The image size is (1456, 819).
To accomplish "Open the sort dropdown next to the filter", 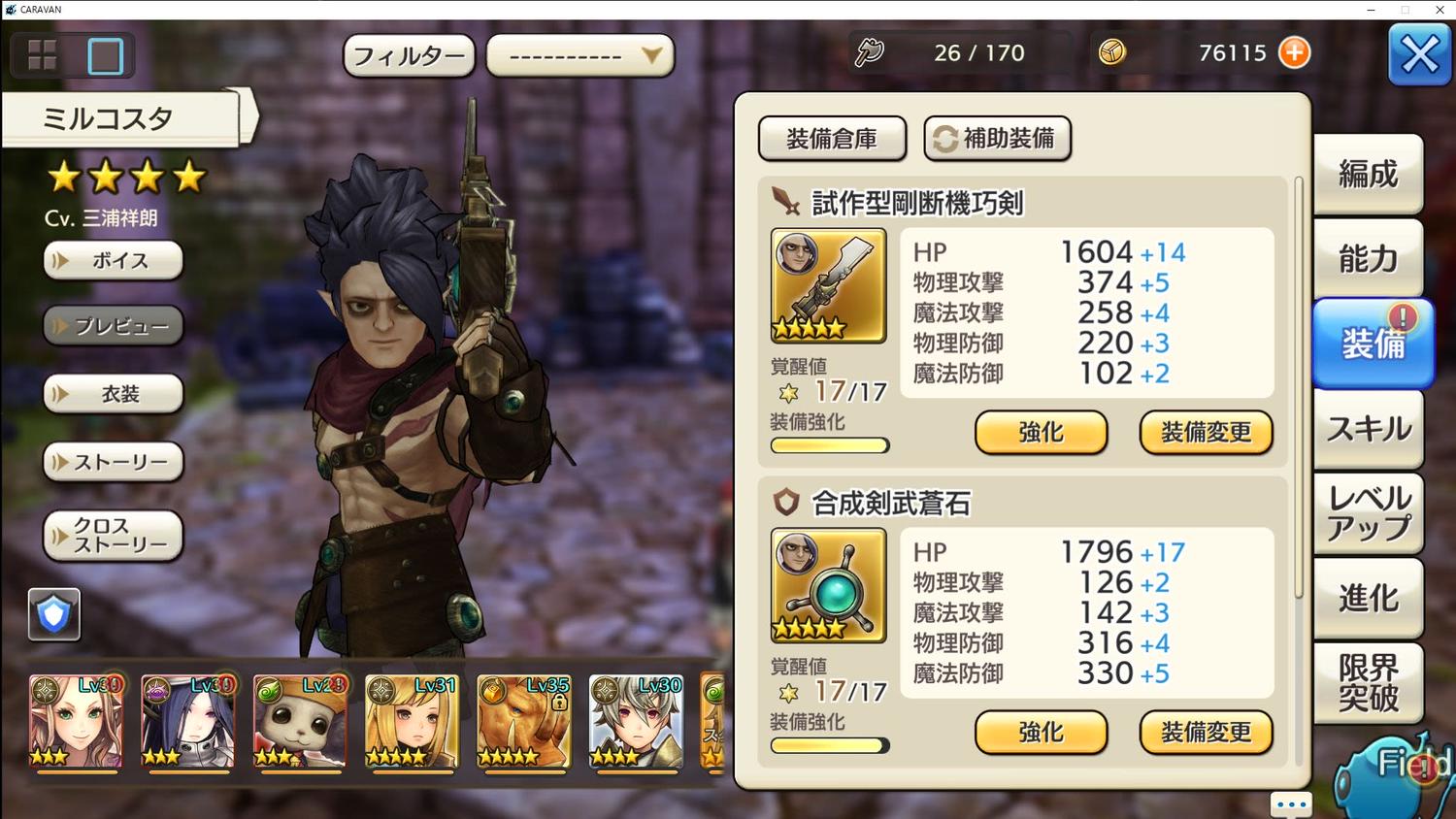I will [579, 56].
